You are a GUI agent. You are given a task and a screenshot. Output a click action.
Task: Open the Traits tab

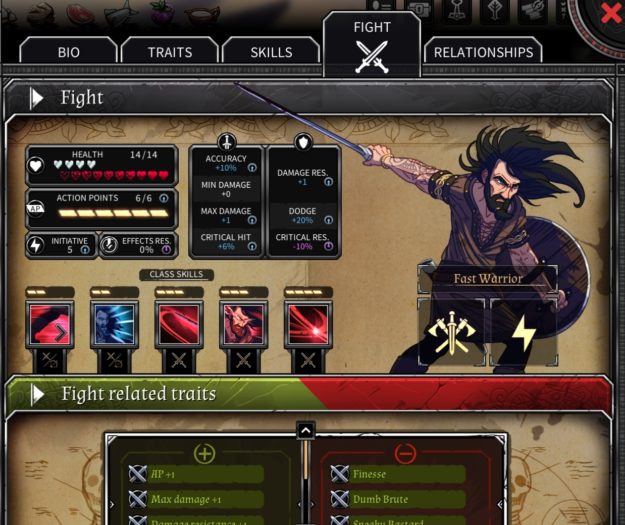(x=170, y=52)
